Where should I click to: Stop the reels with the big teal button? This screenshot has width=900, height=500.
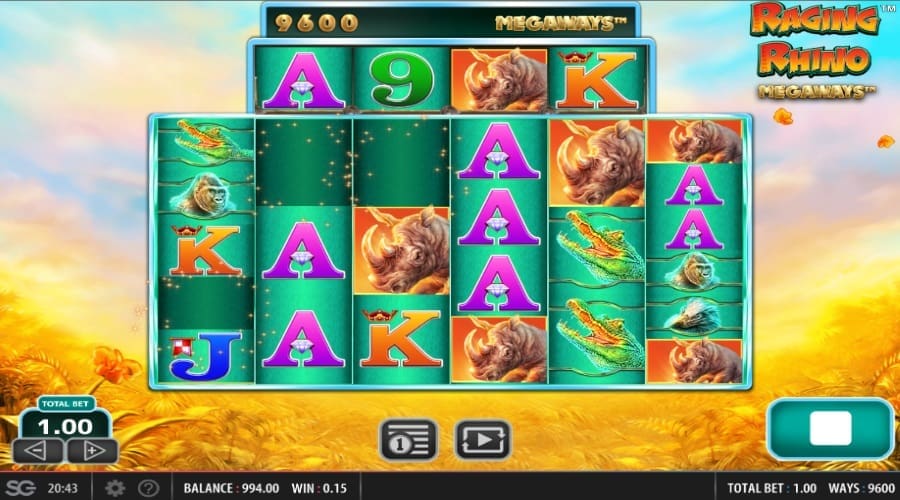tap(829, 429)
